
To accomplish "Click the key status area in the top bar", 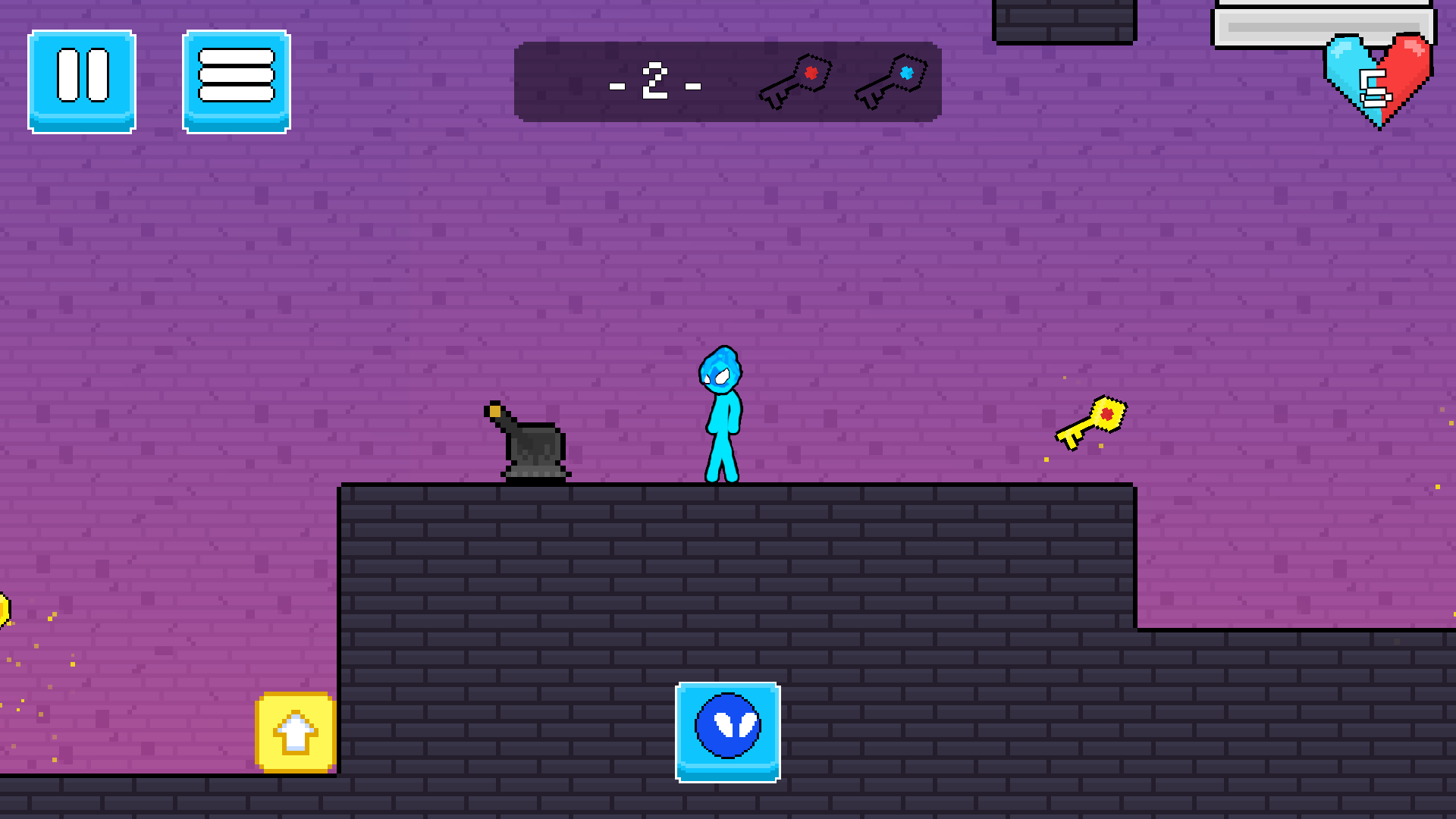I will 842,80.
